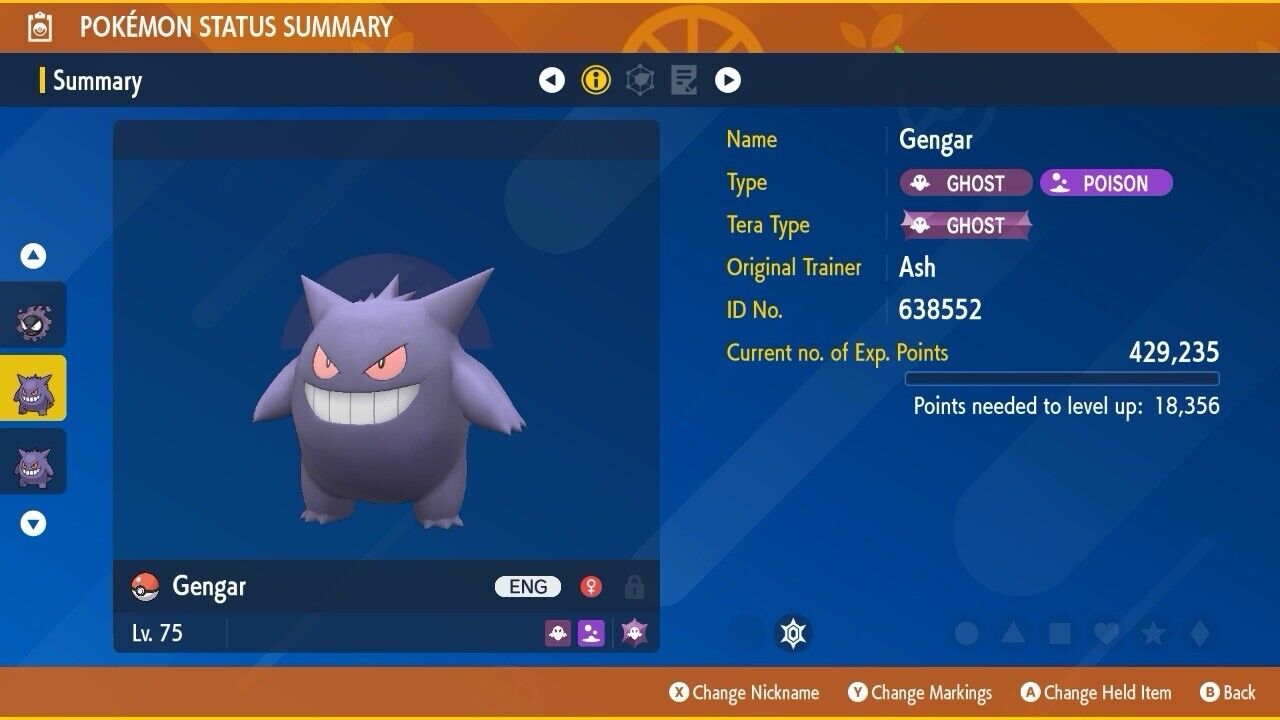Click the white spiky mark badge icon
Screen dimensions: 1280x720
coord(793,633)
